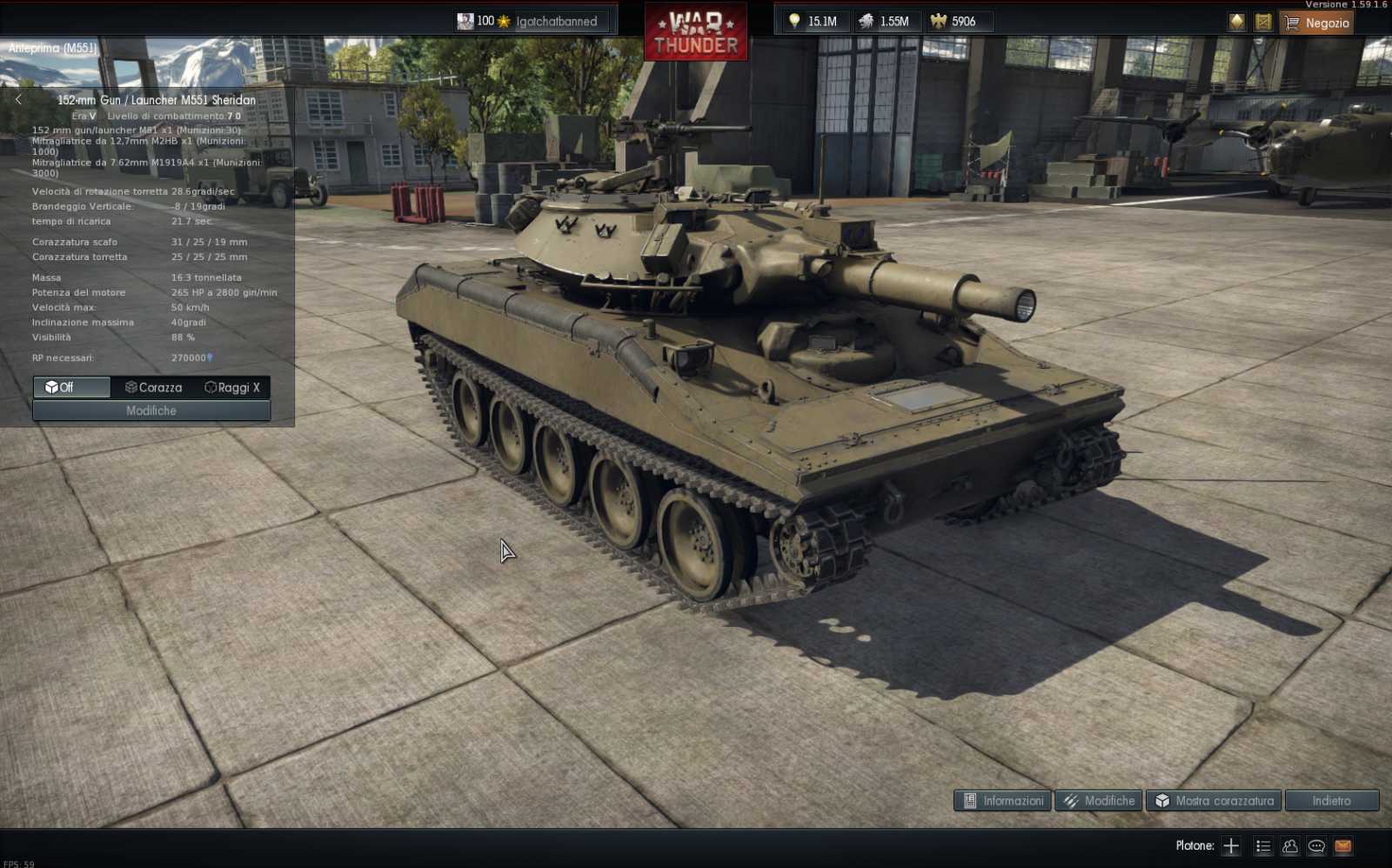Add a member with the Platoon plus button
This screenshot has width=1392, height=868.
(x=1231, y=845)
